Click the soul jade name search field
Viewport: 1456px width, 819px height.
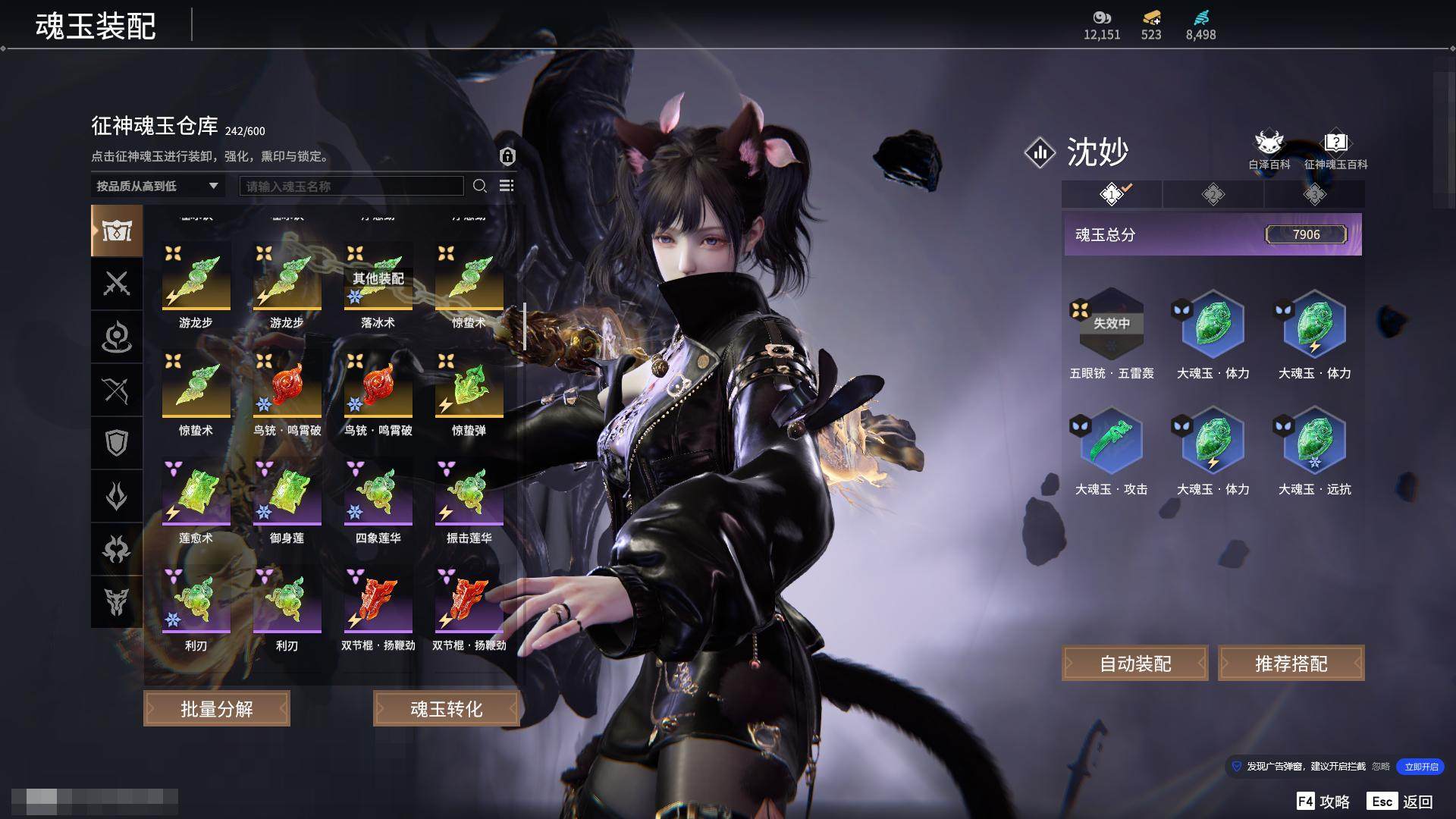351,186
